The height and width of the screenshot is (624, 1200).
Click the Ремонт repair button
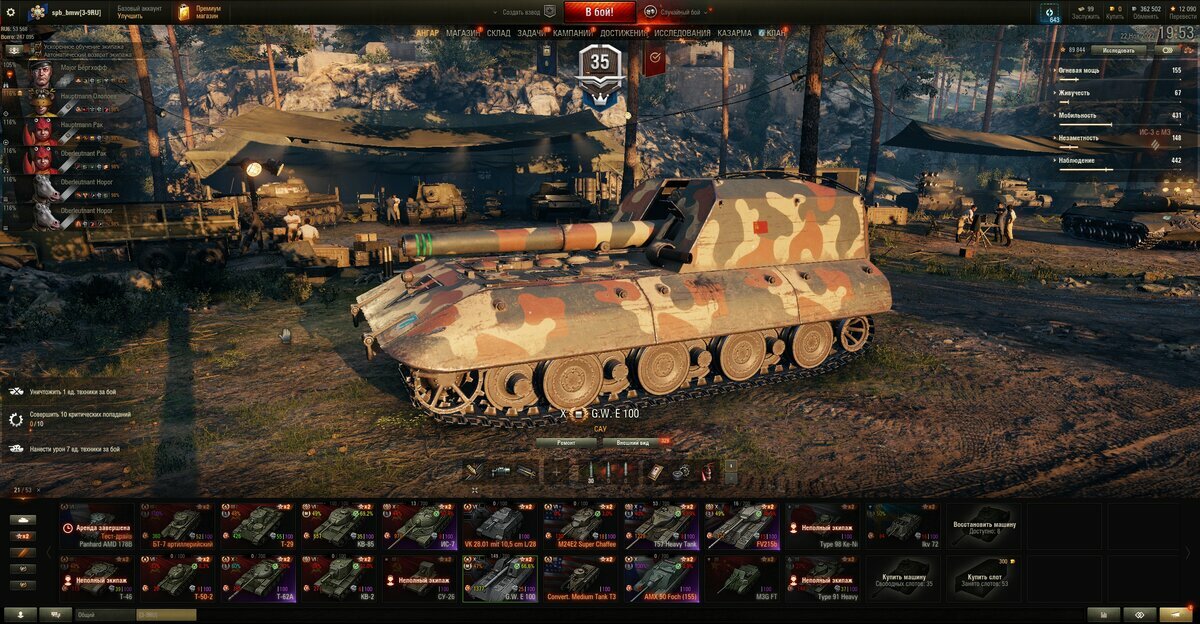click(560, 441)
